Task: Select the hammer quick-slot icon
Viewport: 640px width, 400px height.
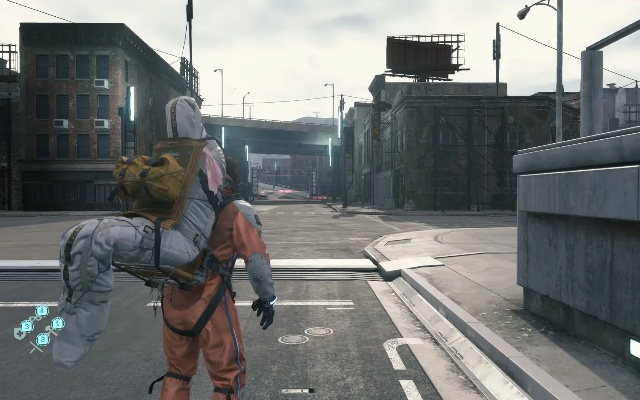Action: [50, 331]
